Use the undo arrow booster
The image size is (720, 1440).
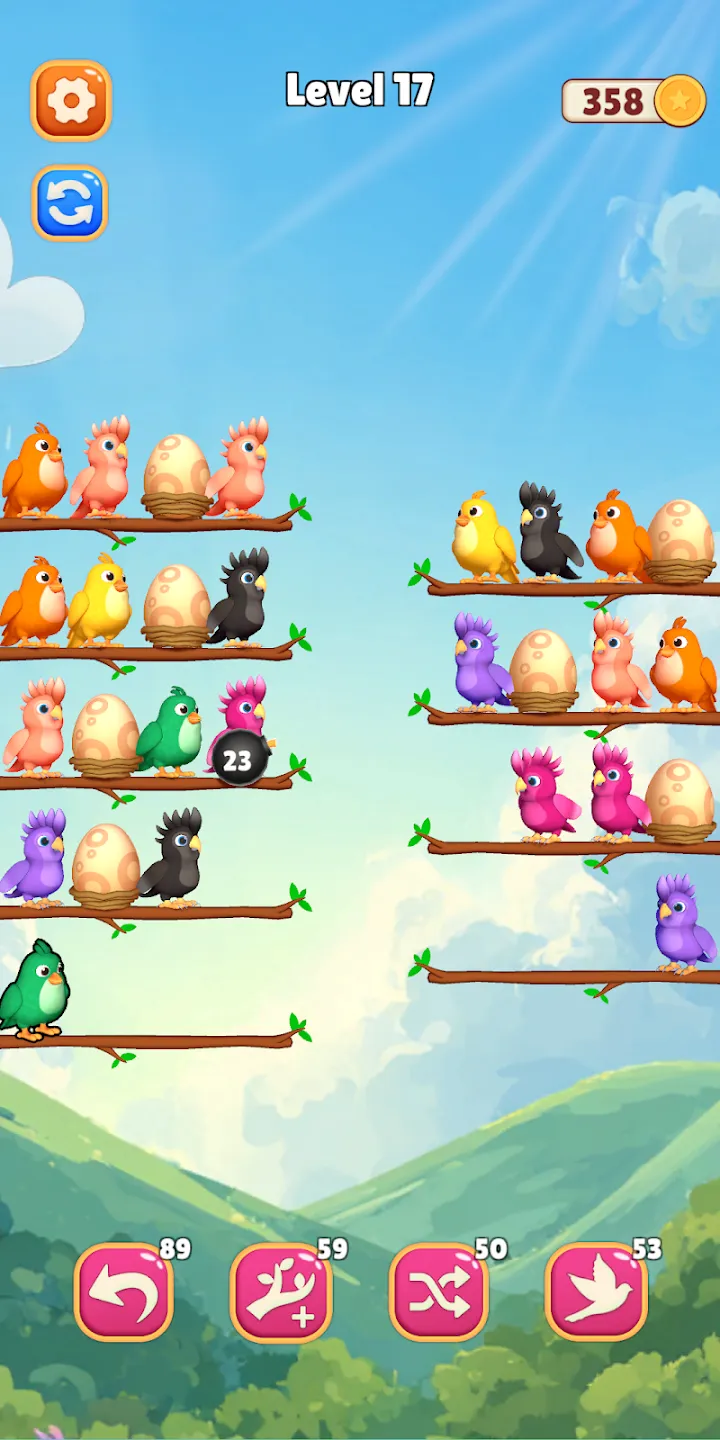click(x=124, y=1291)
